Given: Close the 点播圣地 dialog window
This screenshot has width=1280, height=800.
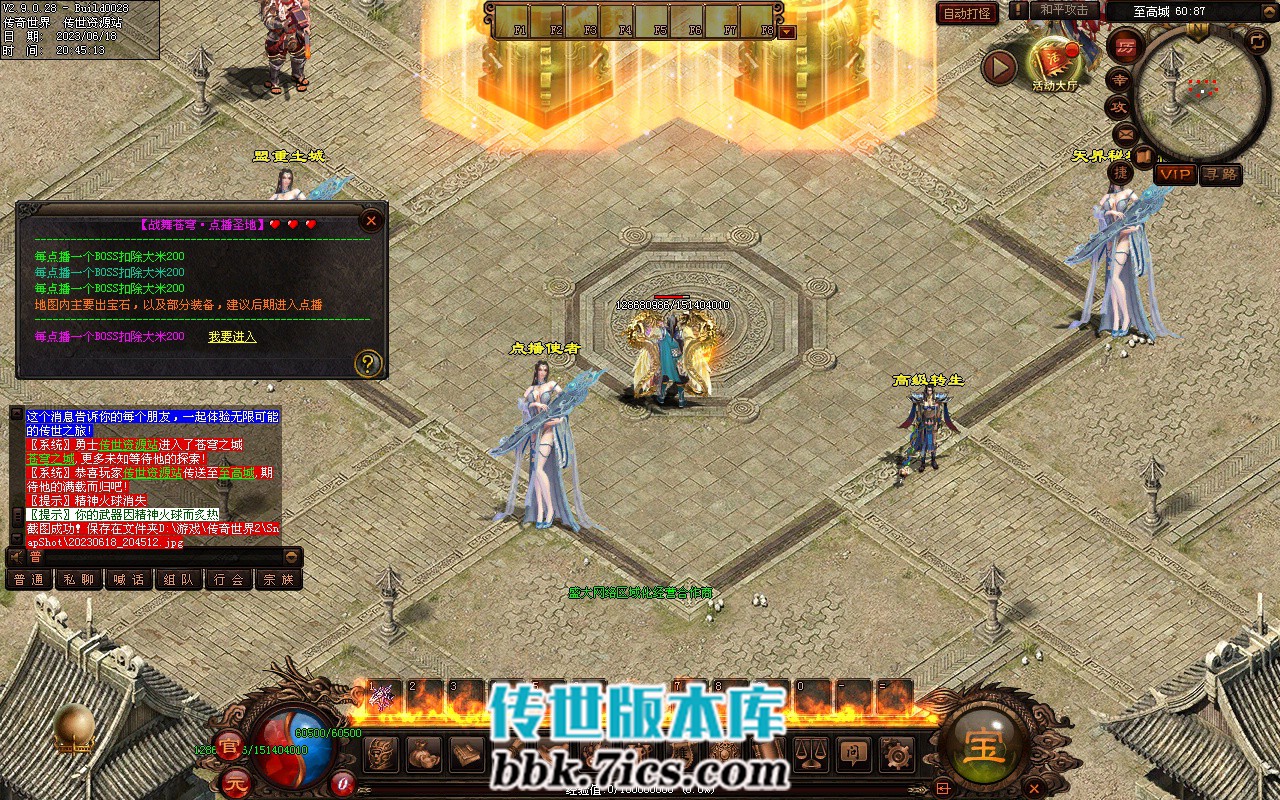Looking at the screenshot, I should coord(371,220).
